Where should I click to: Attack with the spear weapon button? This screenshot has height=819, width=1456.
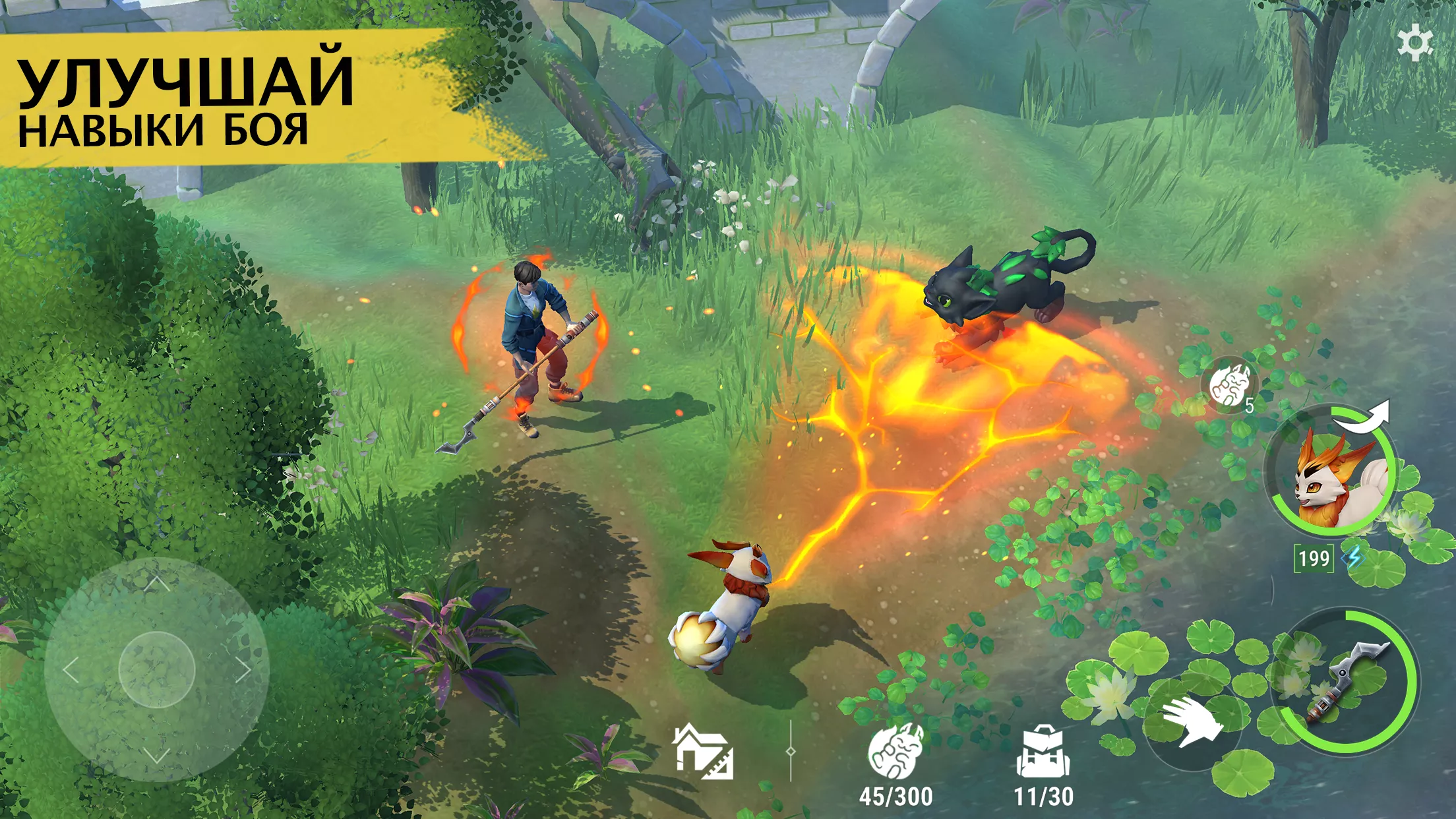click(1345, 681)
